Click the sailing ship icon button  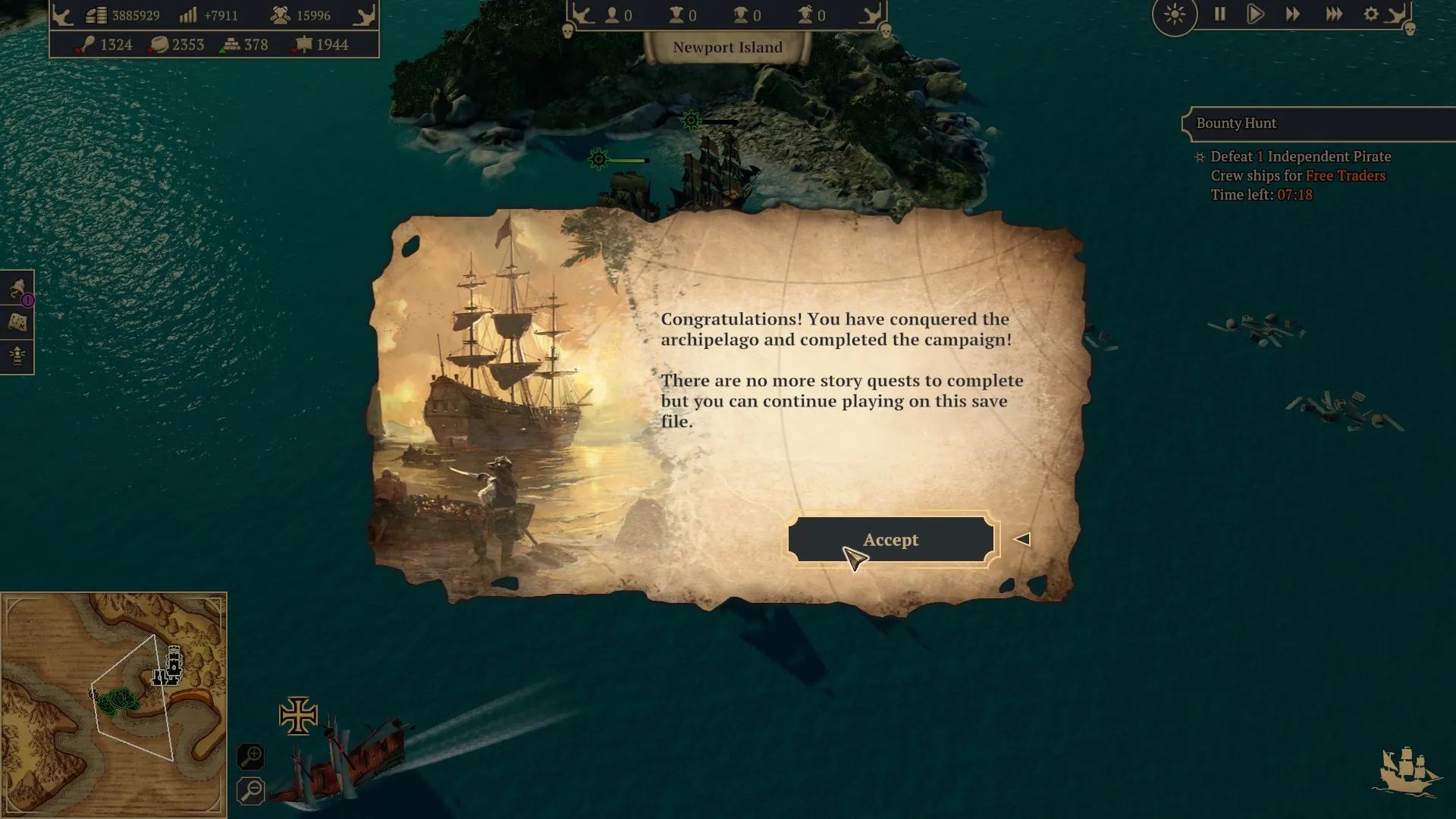tap(1408, 771)
